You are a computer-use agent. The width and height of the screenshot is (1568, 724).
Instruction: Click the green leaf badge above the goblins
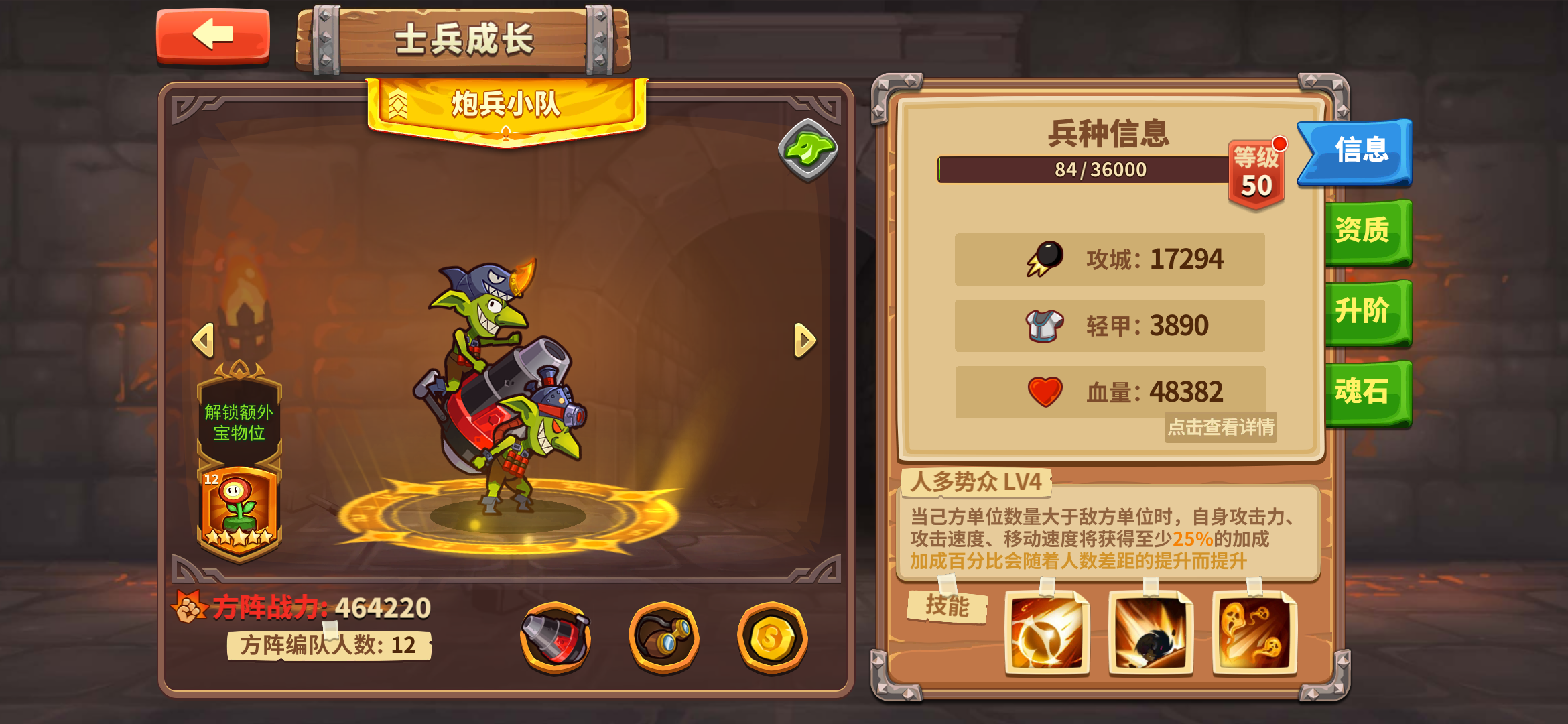click(807, 149)
